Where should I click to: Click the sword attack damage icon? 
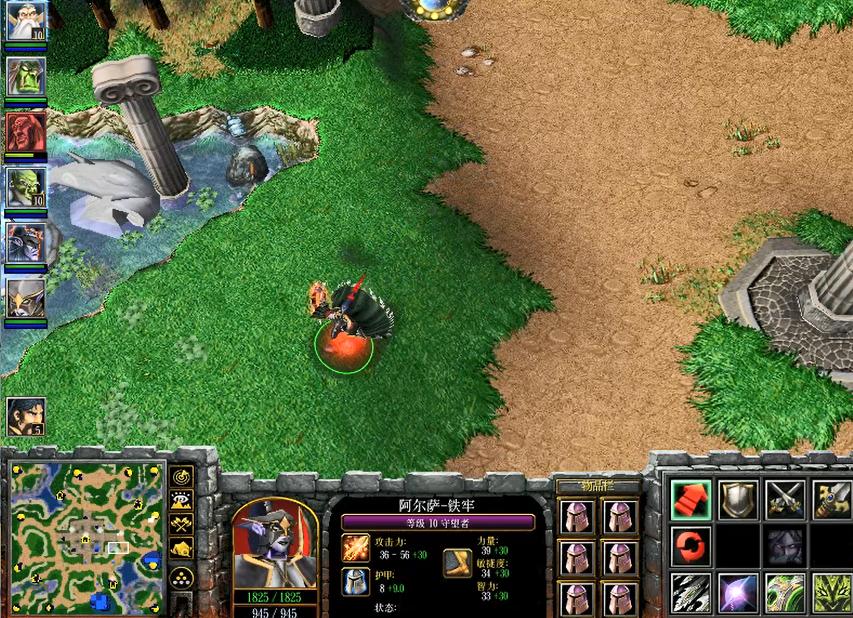point(356,548)
